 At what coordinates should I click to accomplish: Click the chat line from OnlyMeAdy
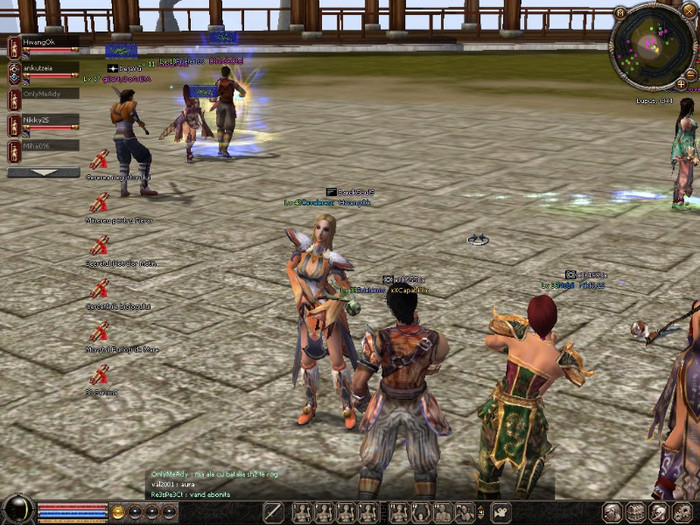210,474
